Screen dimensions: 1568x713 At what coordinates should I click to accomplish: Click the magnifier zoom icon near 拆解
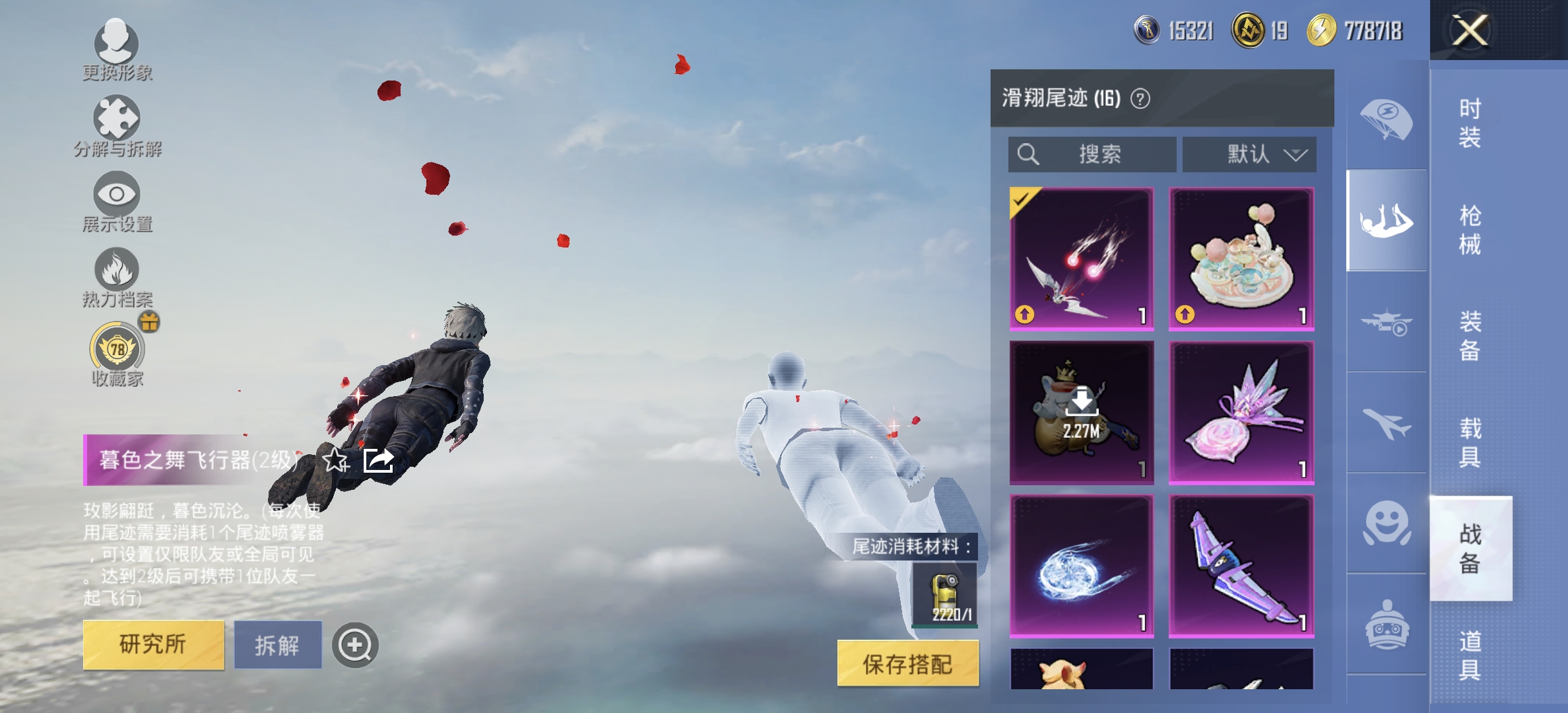click(x=356, y=645)
